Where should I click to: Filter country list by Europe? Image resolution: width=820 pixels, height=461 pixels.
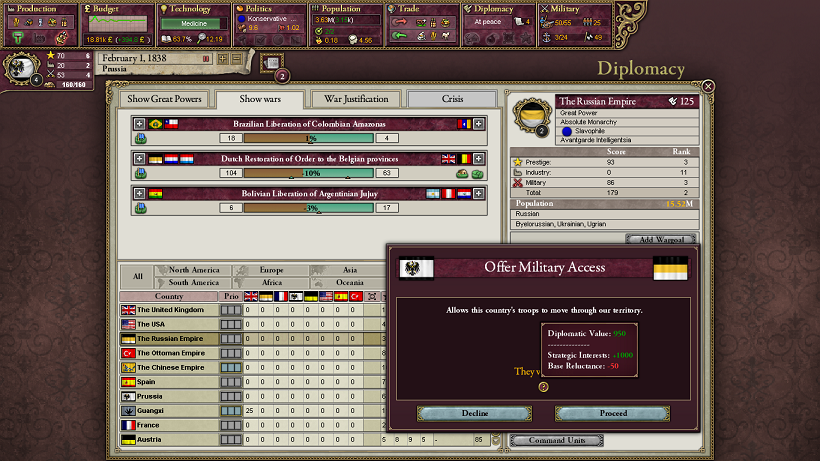[270, 270]
